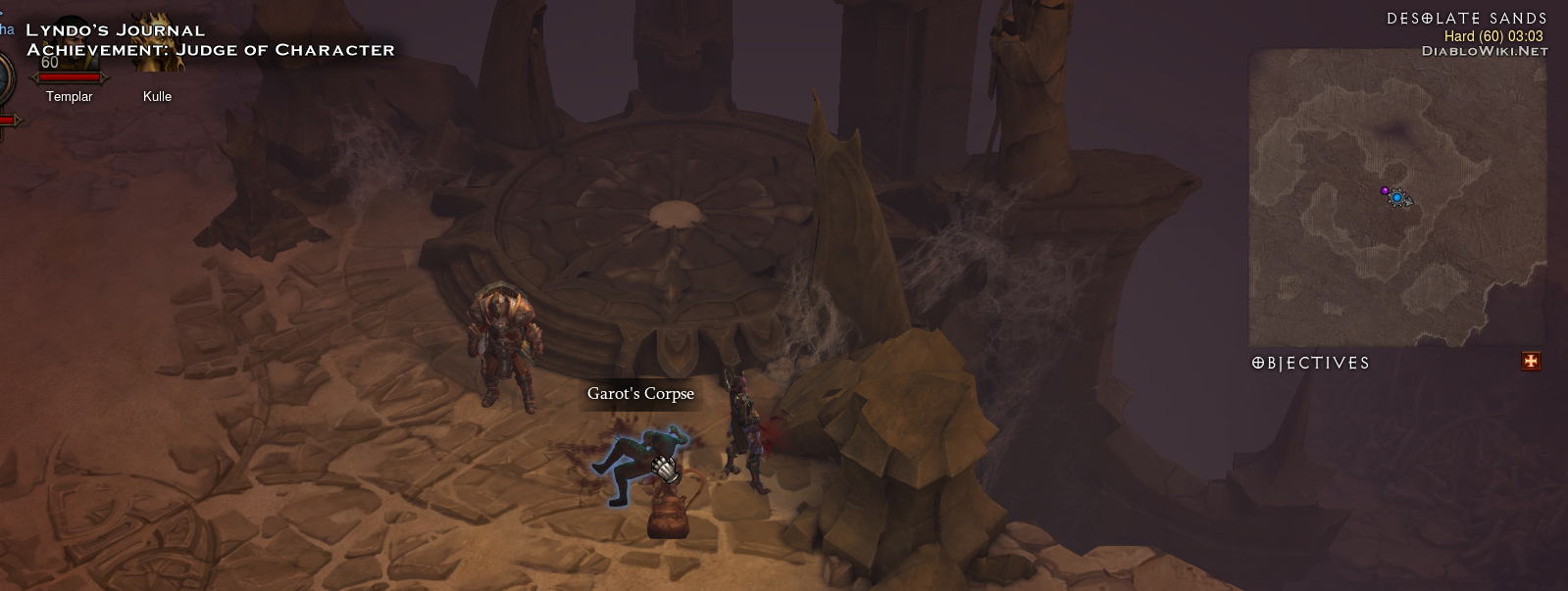Toggle the Objectives tracker header
1568x591 pixels.
point(1311,363)
